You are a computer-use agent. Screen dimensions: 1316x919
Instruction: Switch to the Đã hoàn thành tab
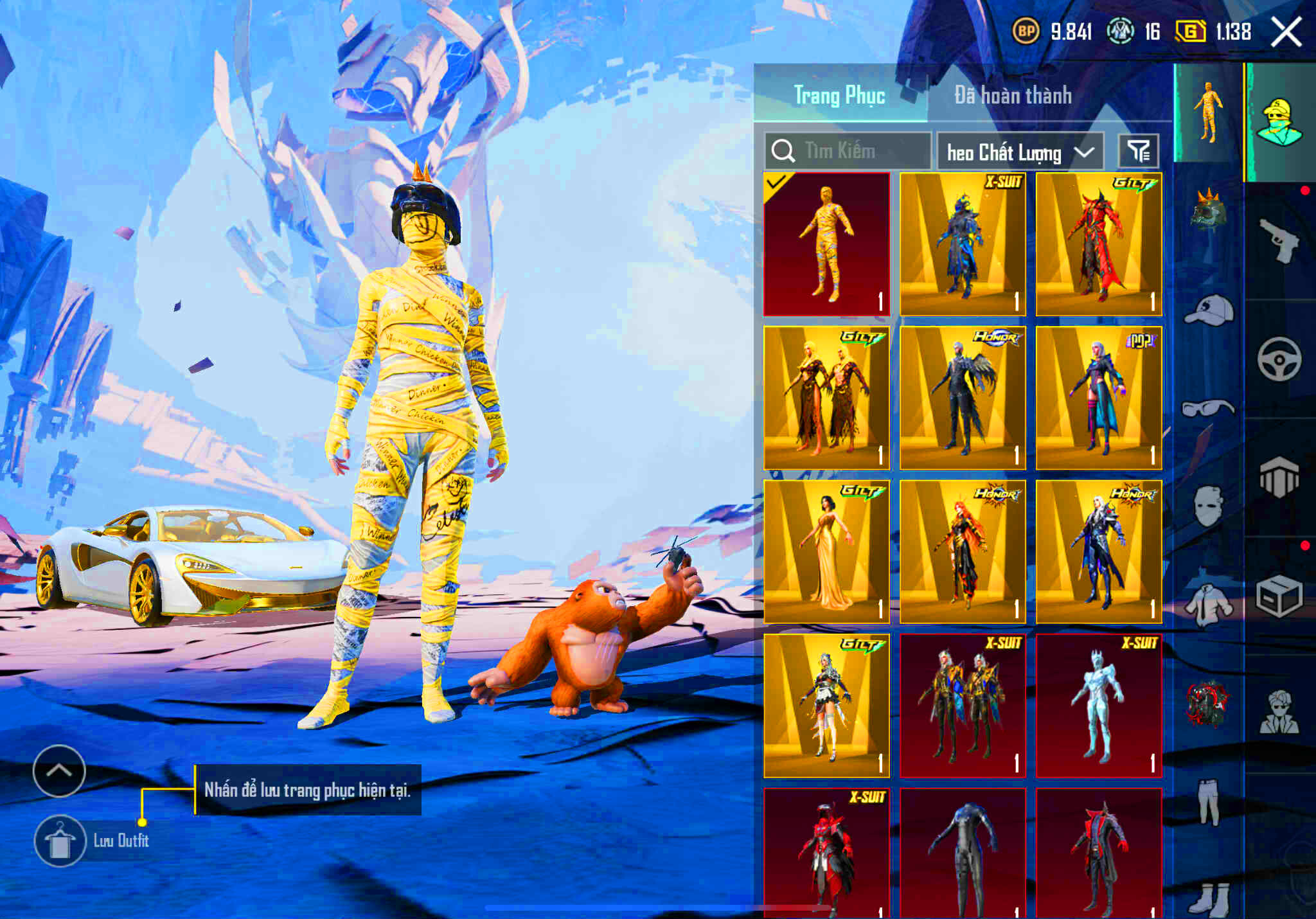pyautogui.click(x=1013, y=95)
